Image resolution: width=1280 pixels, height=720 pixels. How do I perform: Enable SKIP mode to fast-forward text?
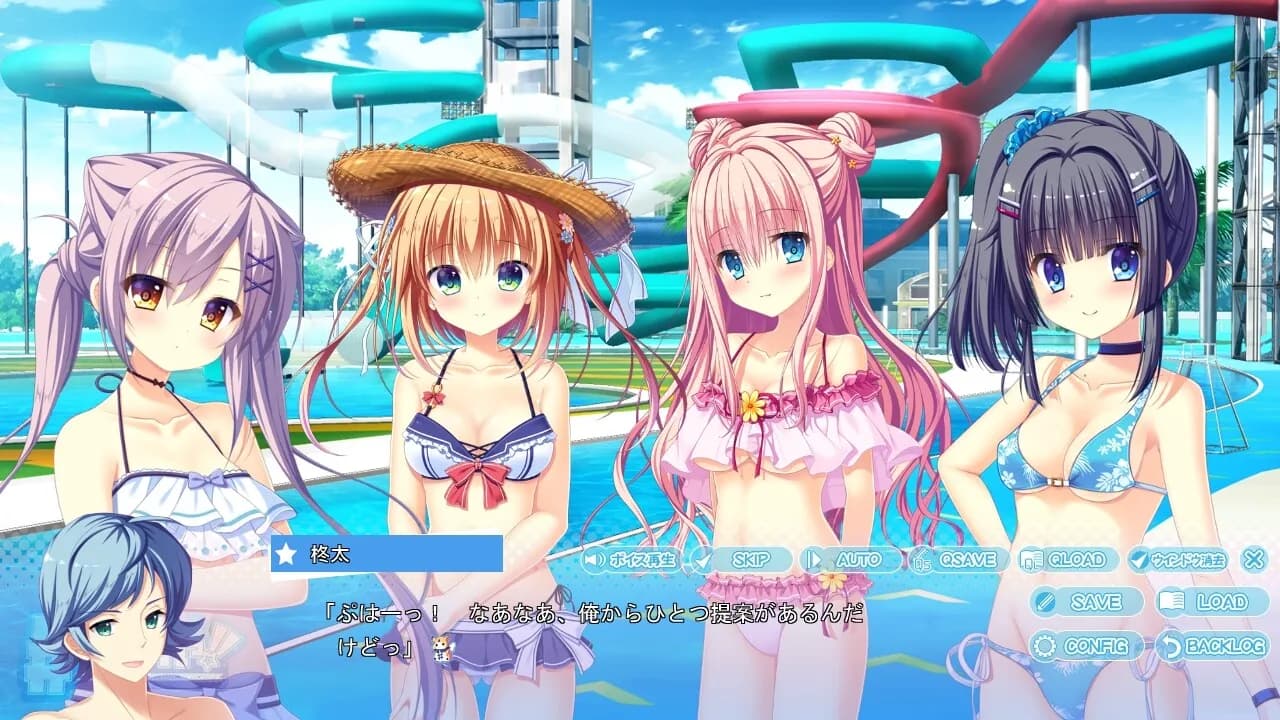pyautogui.click(x=751, y=559)
